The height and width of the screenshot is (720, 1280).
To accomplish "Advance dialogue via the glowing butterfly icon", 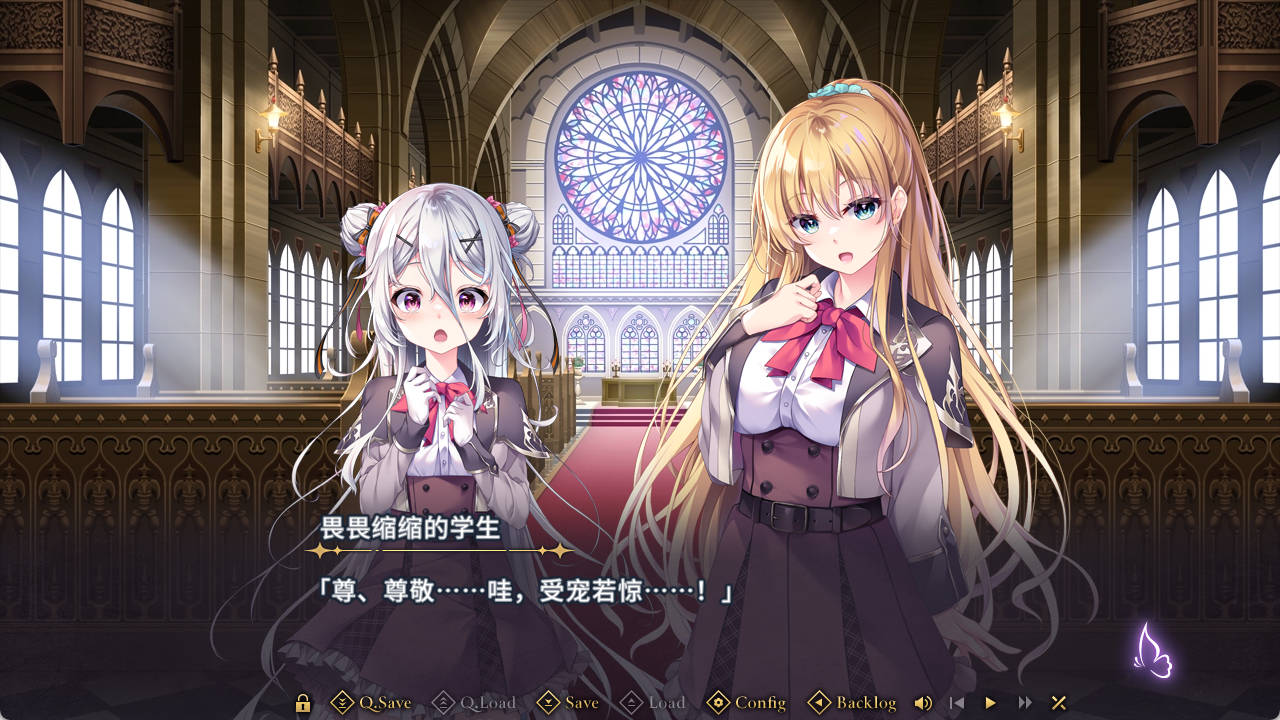I will tap(1152, 650).
